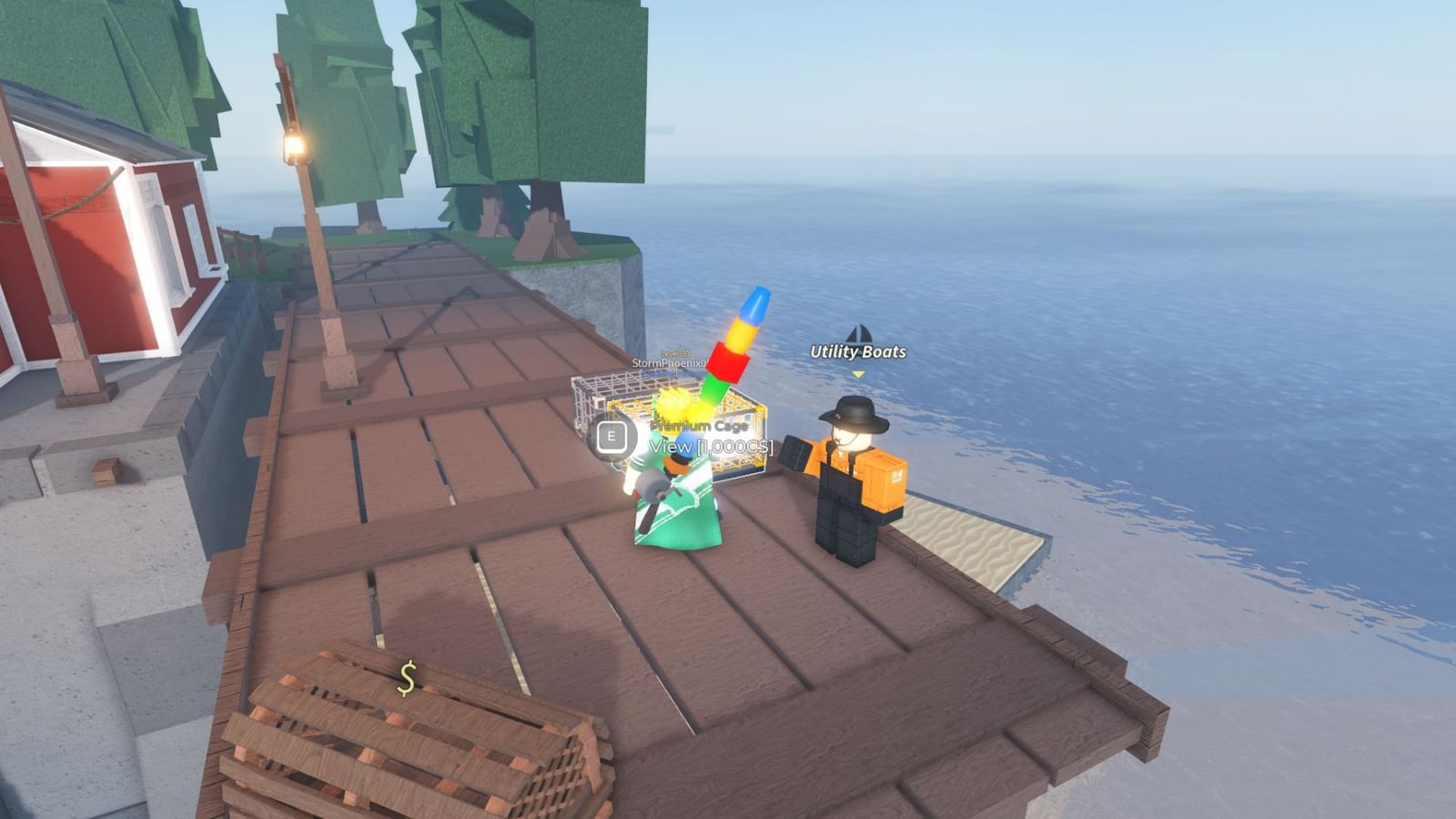Click View [1,000C$] to view the cage
Screen dimensions: 1456x819
click(x=711, y=446)
